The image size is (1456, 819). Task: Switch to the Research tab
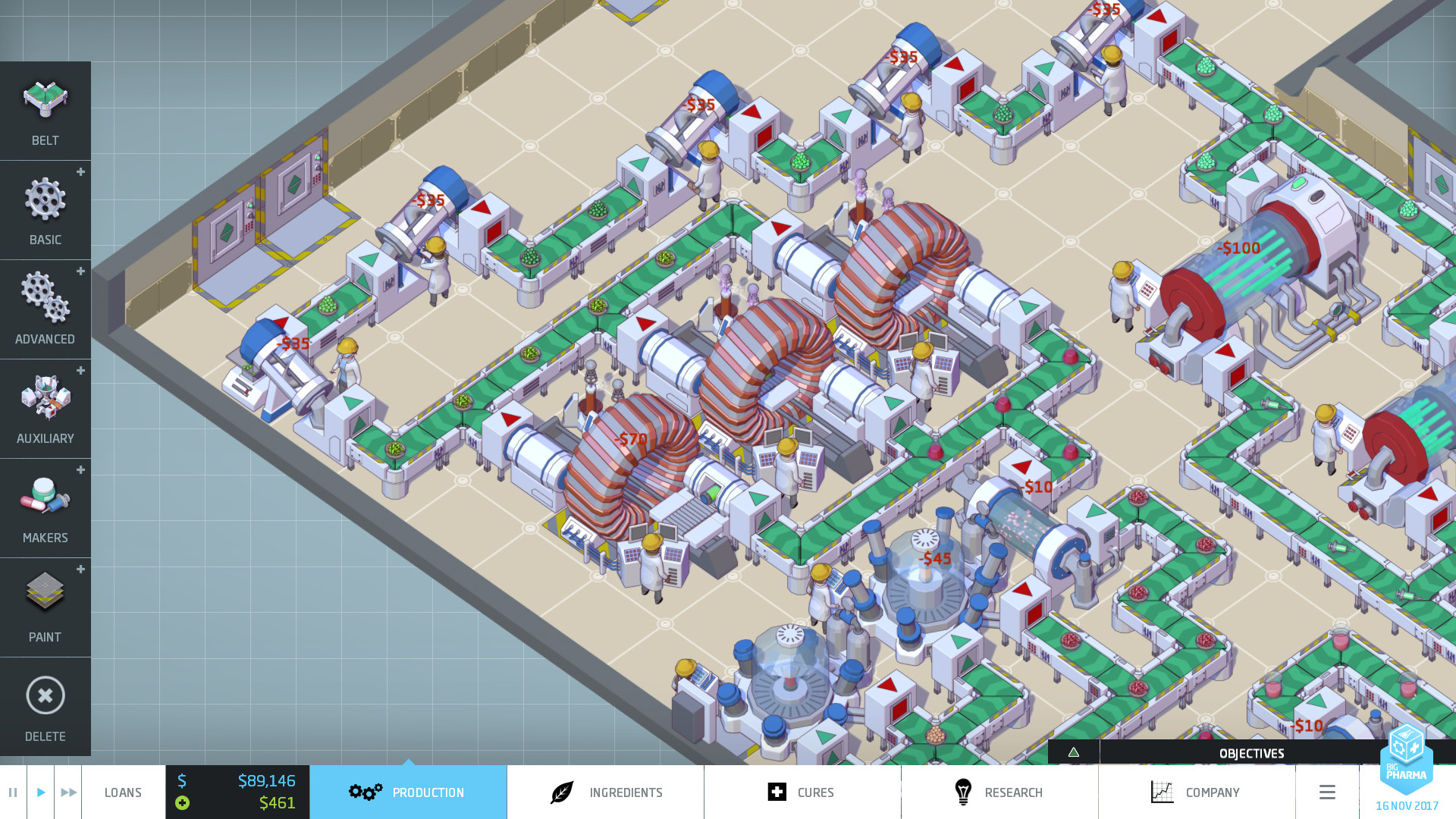point(999,792)
